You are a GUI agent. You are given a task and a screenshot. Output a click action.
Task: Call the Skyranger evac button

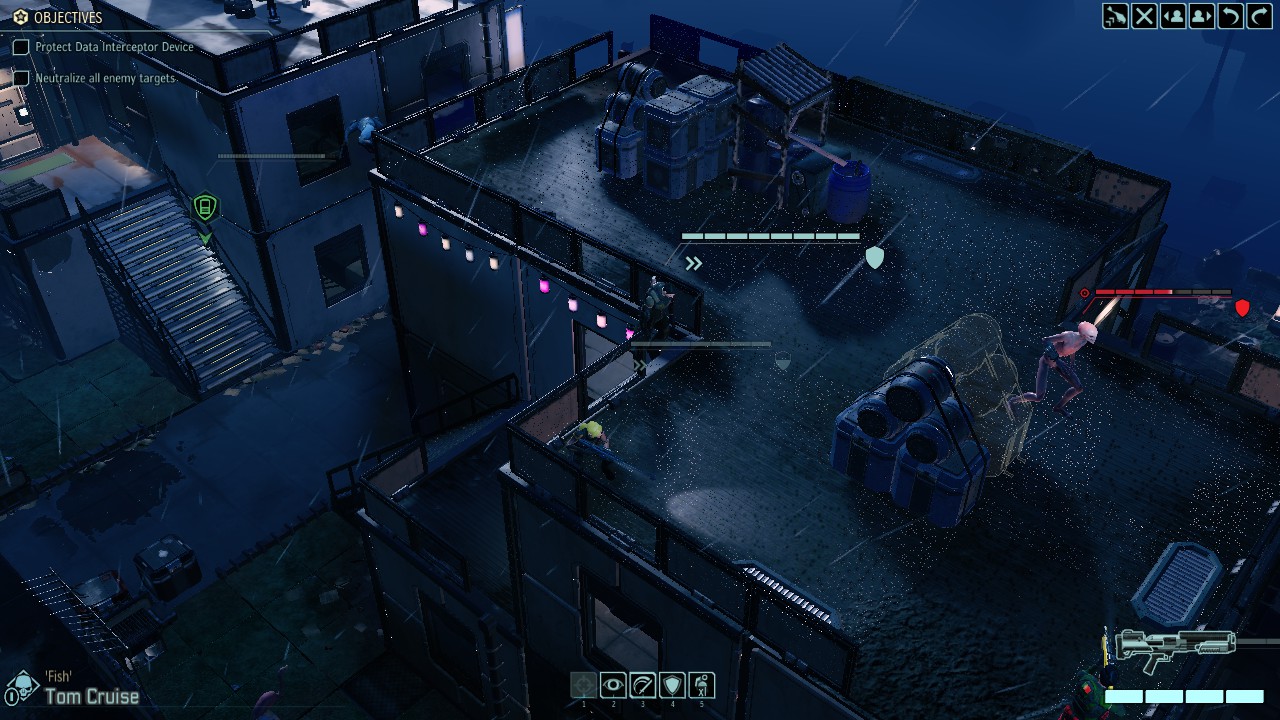(x=1115, y=16)
